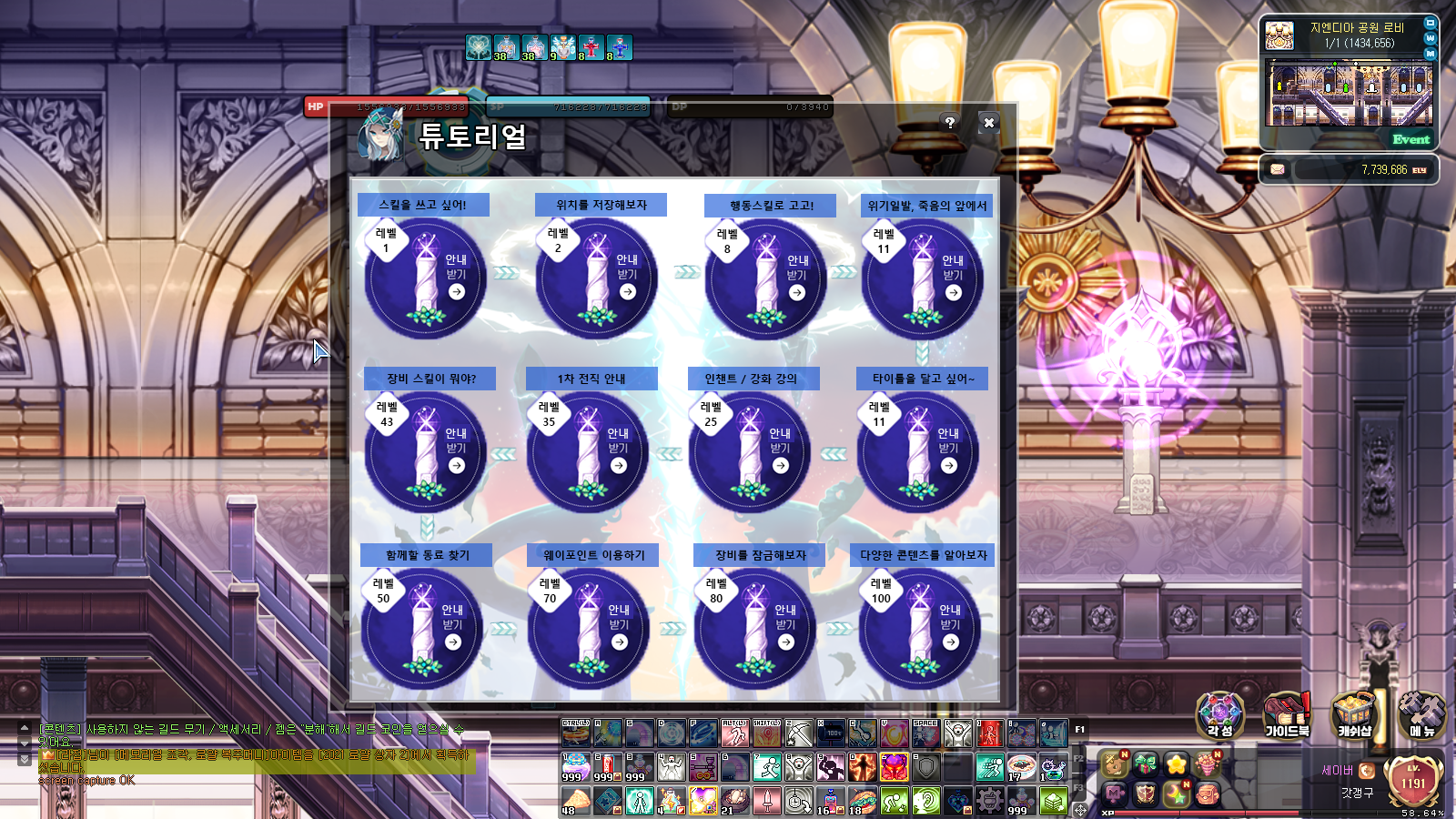This screenshot has width=1456, height=819.
Task: Open the 가이드북 guidebook
Action: click(1287, 714)
